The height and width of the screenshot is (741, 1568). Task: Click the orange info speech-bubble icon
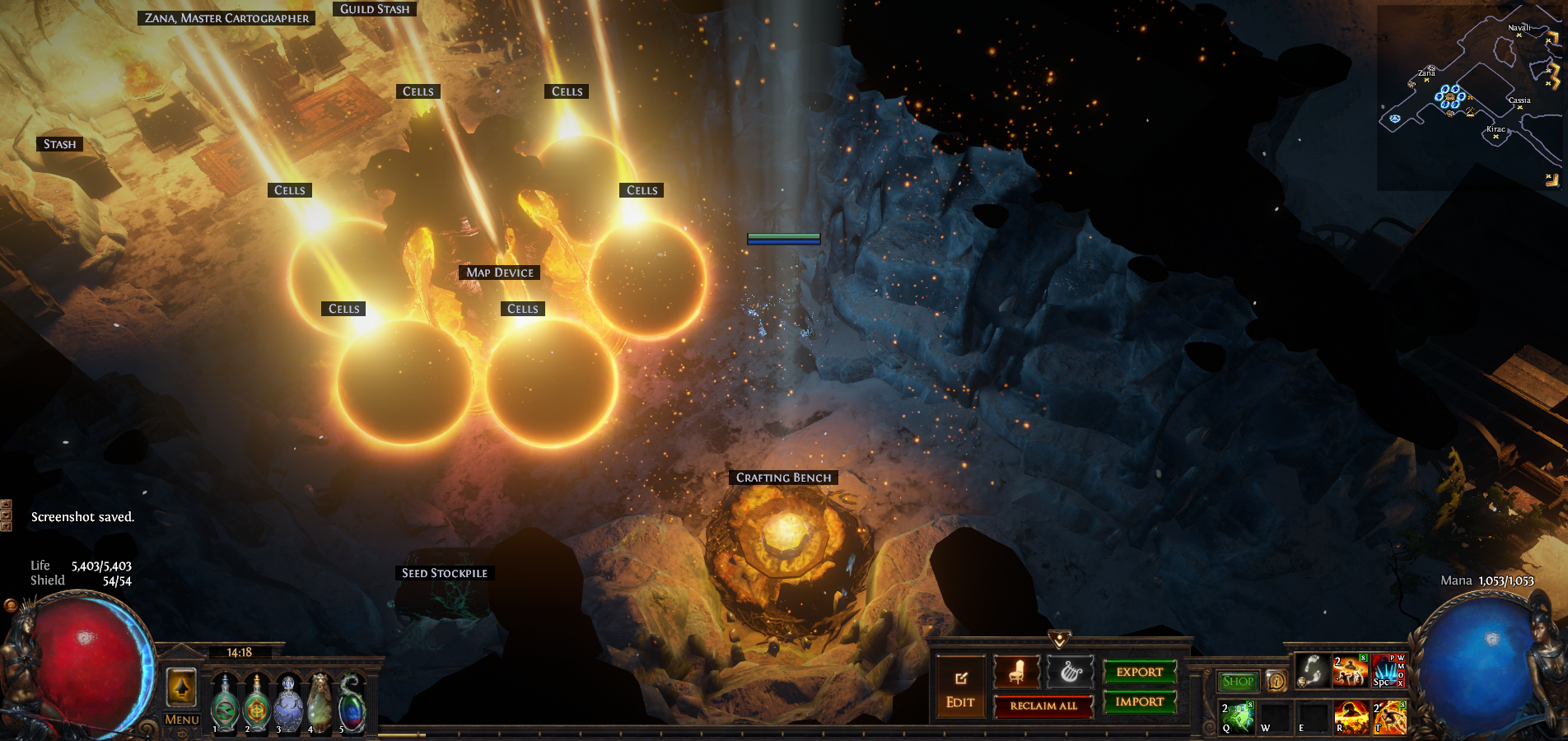pos(1276,681)
